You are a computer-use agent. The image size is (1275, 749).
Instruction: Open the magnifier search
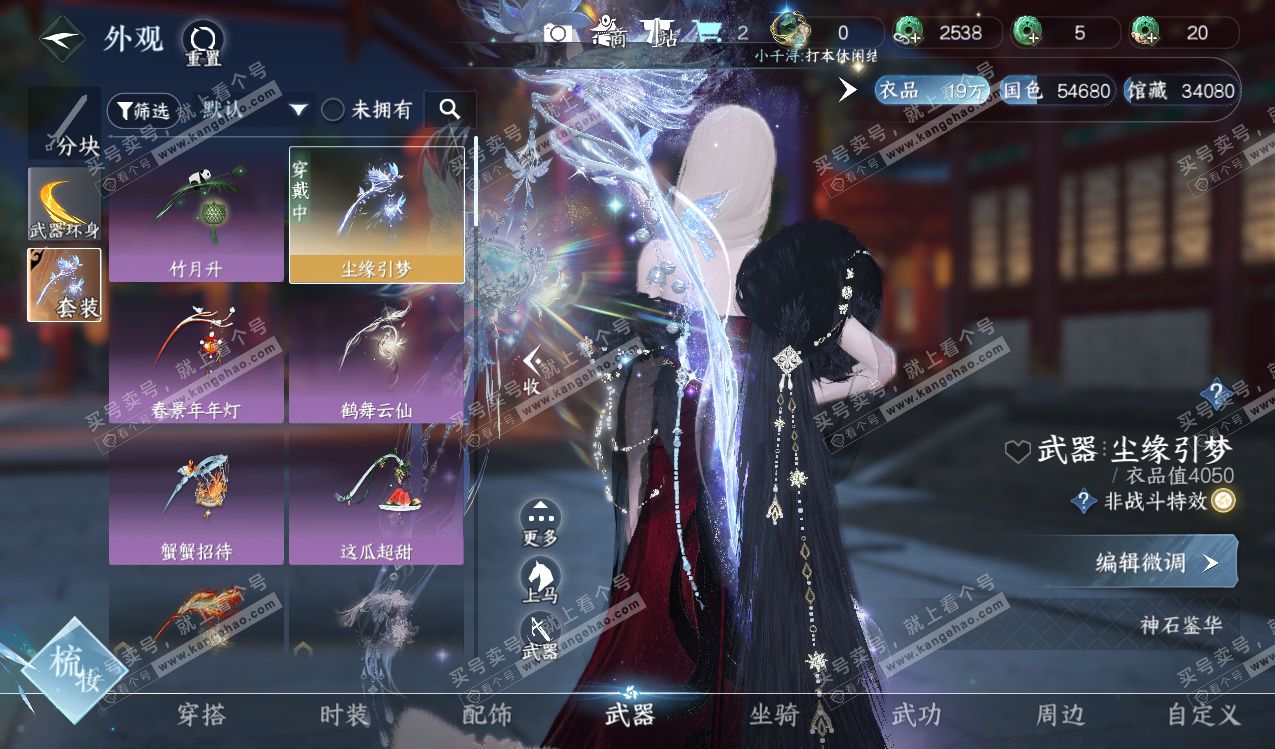coord(450,110)
